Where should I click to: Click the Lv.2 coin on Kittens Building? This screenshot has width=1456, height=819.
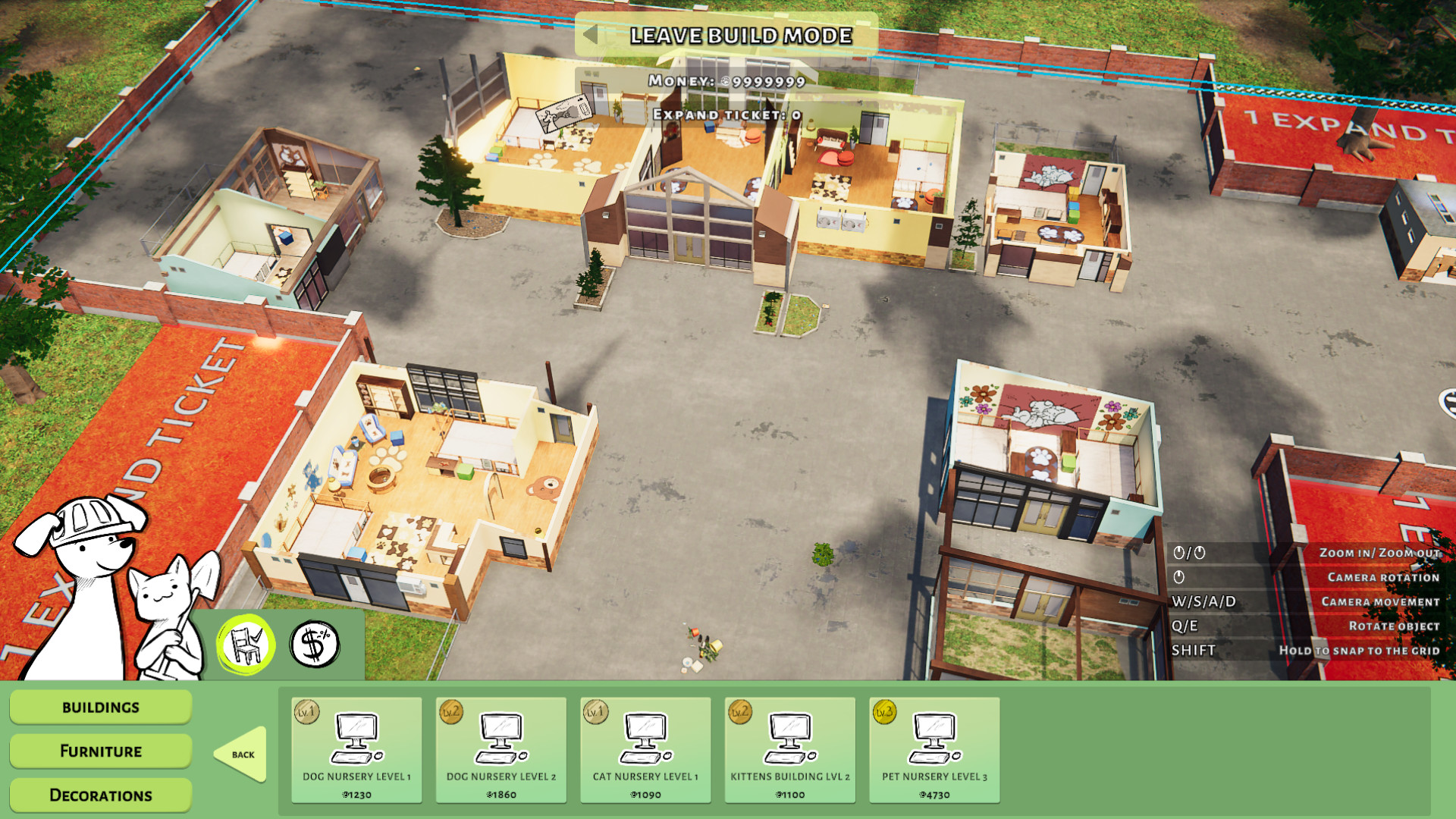[x=739, y=713]
